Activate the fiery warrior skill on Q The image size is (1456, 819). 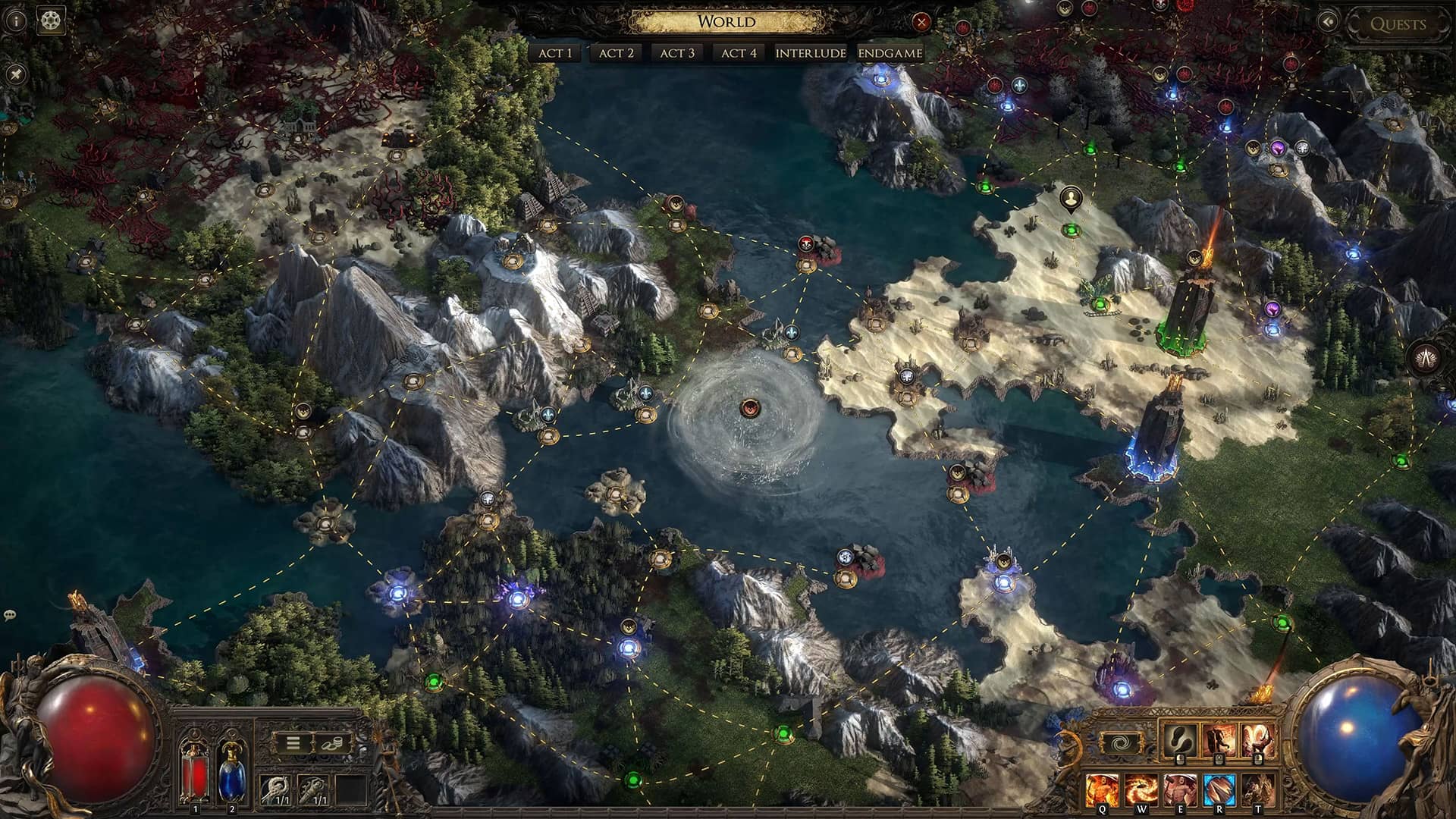pyautogui.click(x=1102, y=790)
